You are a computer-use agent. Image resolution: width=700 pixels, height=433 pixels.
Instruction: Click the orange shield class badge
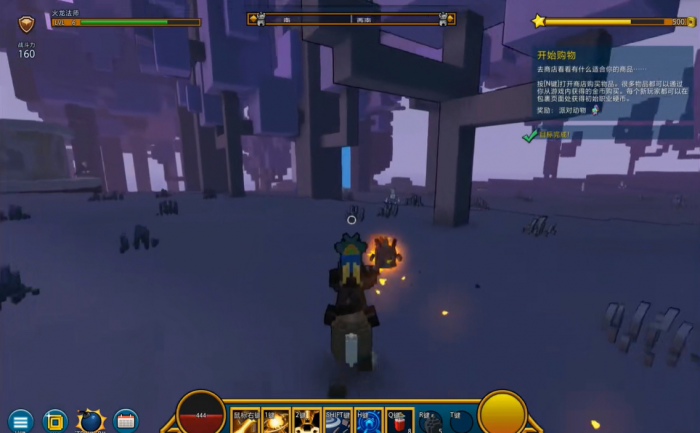click(27, 23)
